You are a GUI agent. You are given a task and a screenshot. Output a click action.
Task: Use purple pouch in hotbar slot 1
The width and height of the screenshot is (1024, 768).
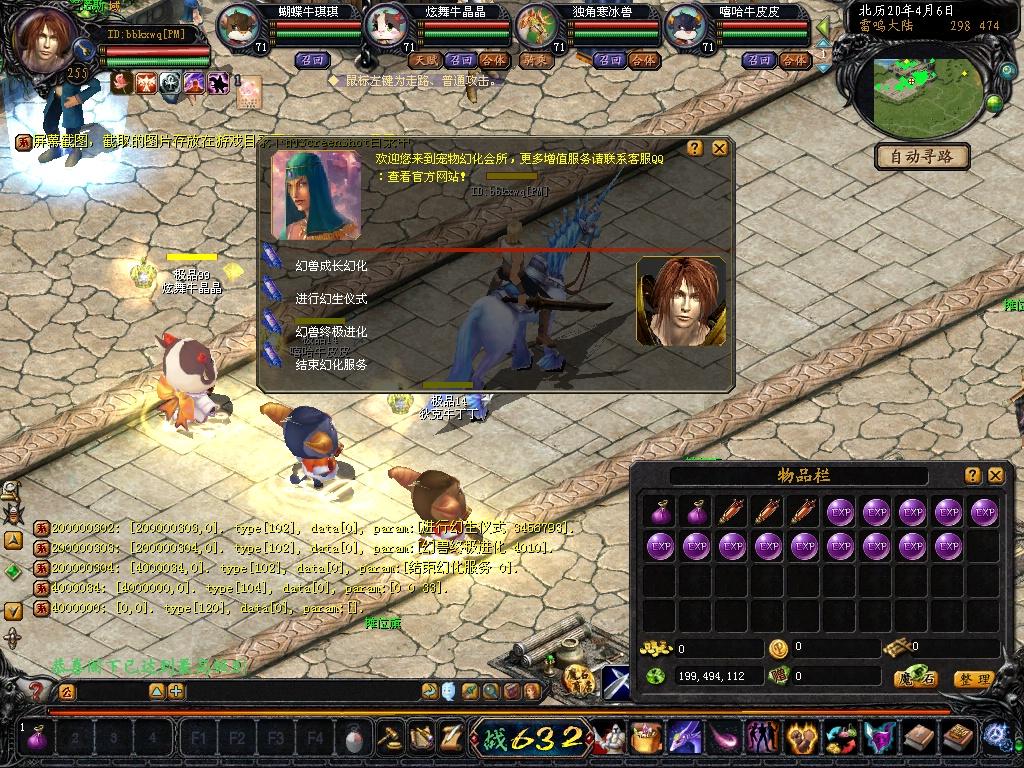(x=37, y=740)
